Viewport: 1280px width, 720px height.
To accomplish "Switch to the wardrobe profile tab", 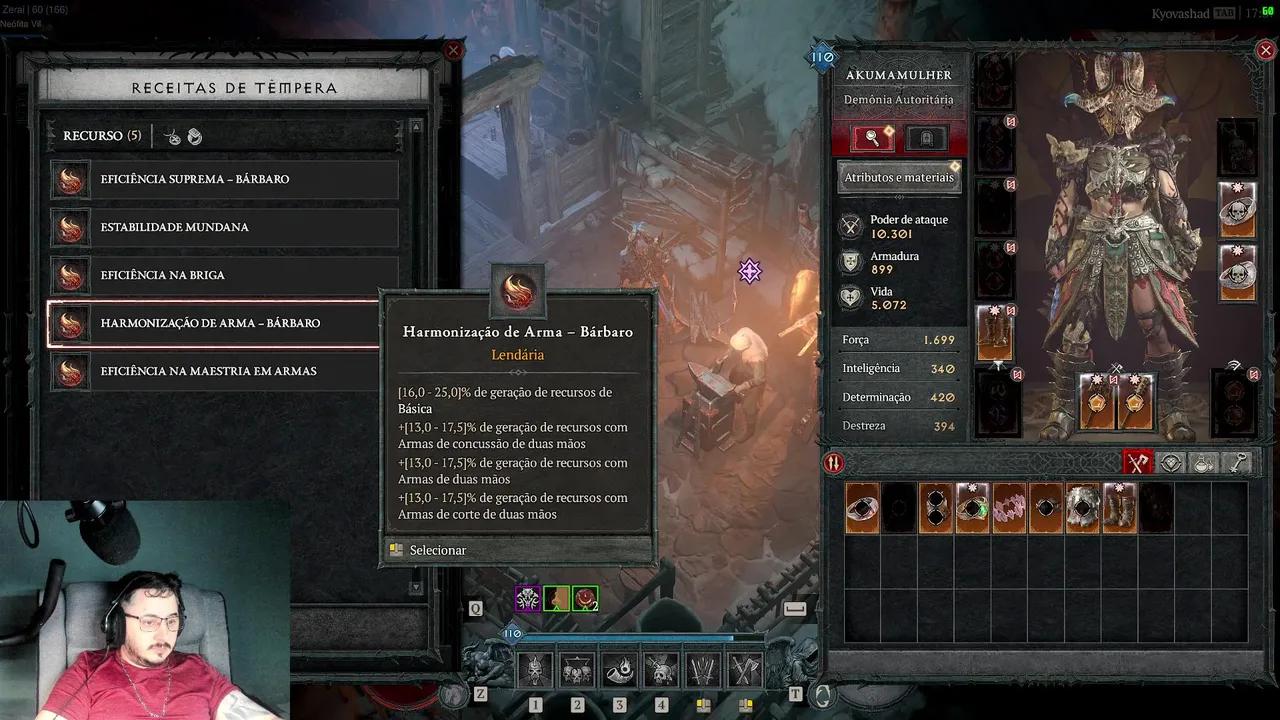I will pyautogui.click(x=926, y=139).
